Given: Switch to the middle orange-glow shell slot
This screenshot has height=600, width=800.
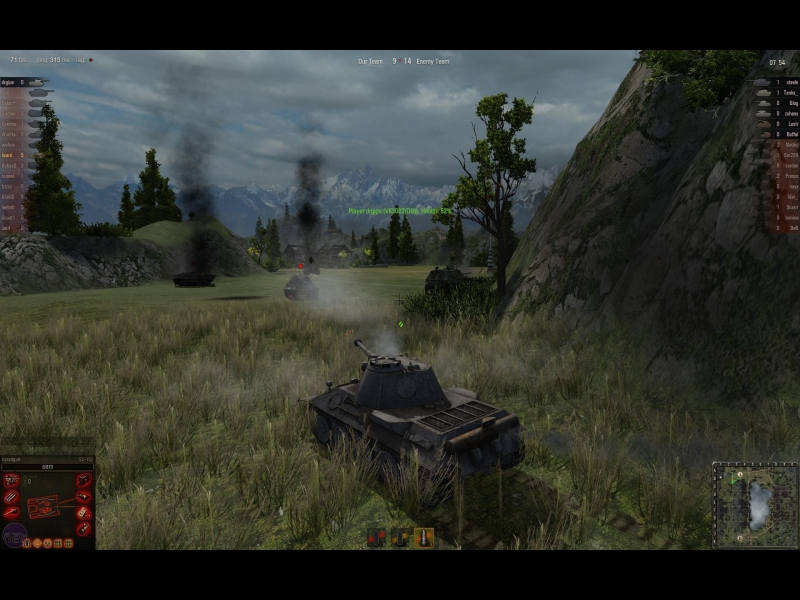Looking at the screenshot, I should point(400,537).
